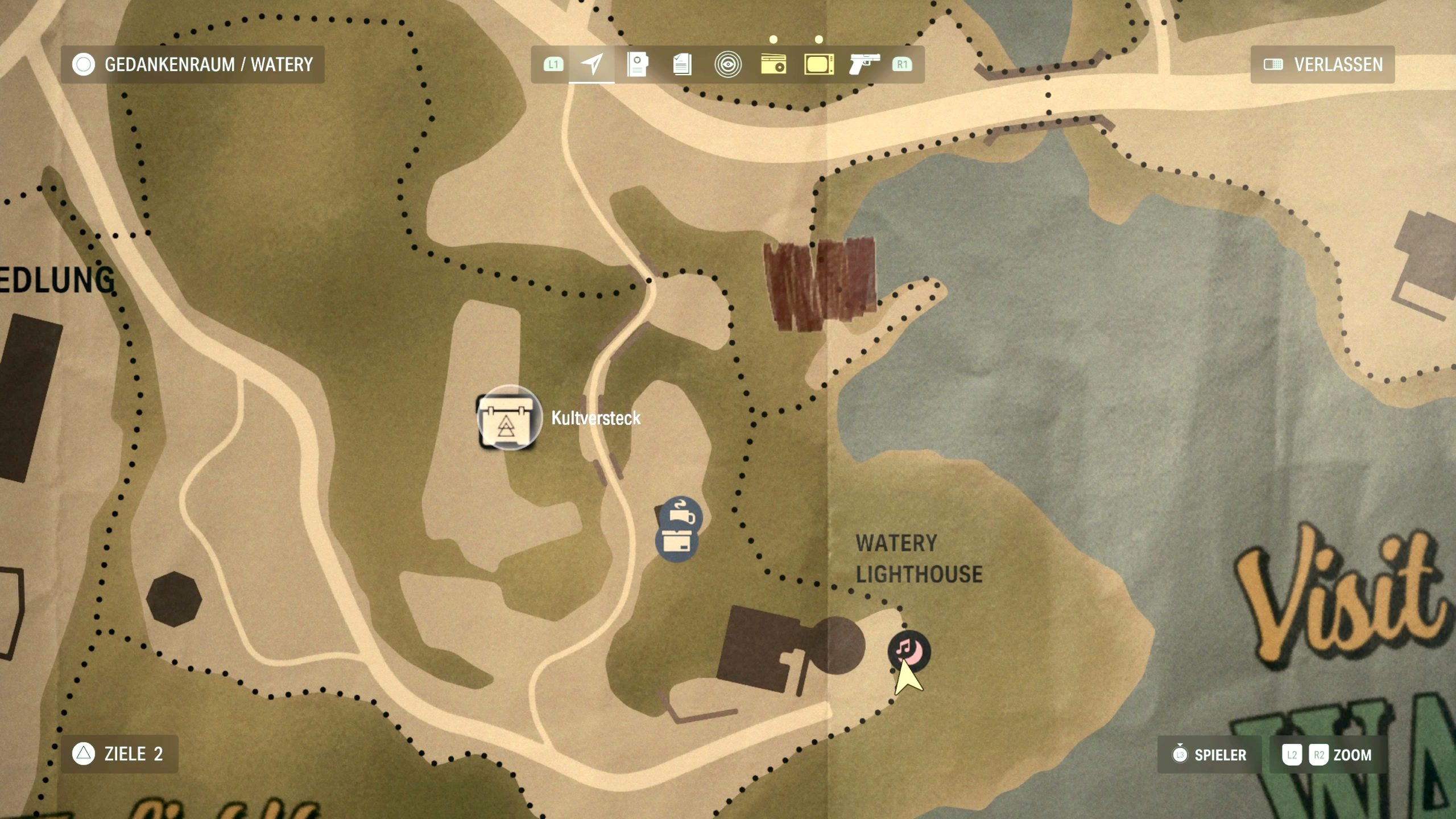Open the manuscript pages tab
Viewport: 1456px width, 819px height.
coord(682,64)
